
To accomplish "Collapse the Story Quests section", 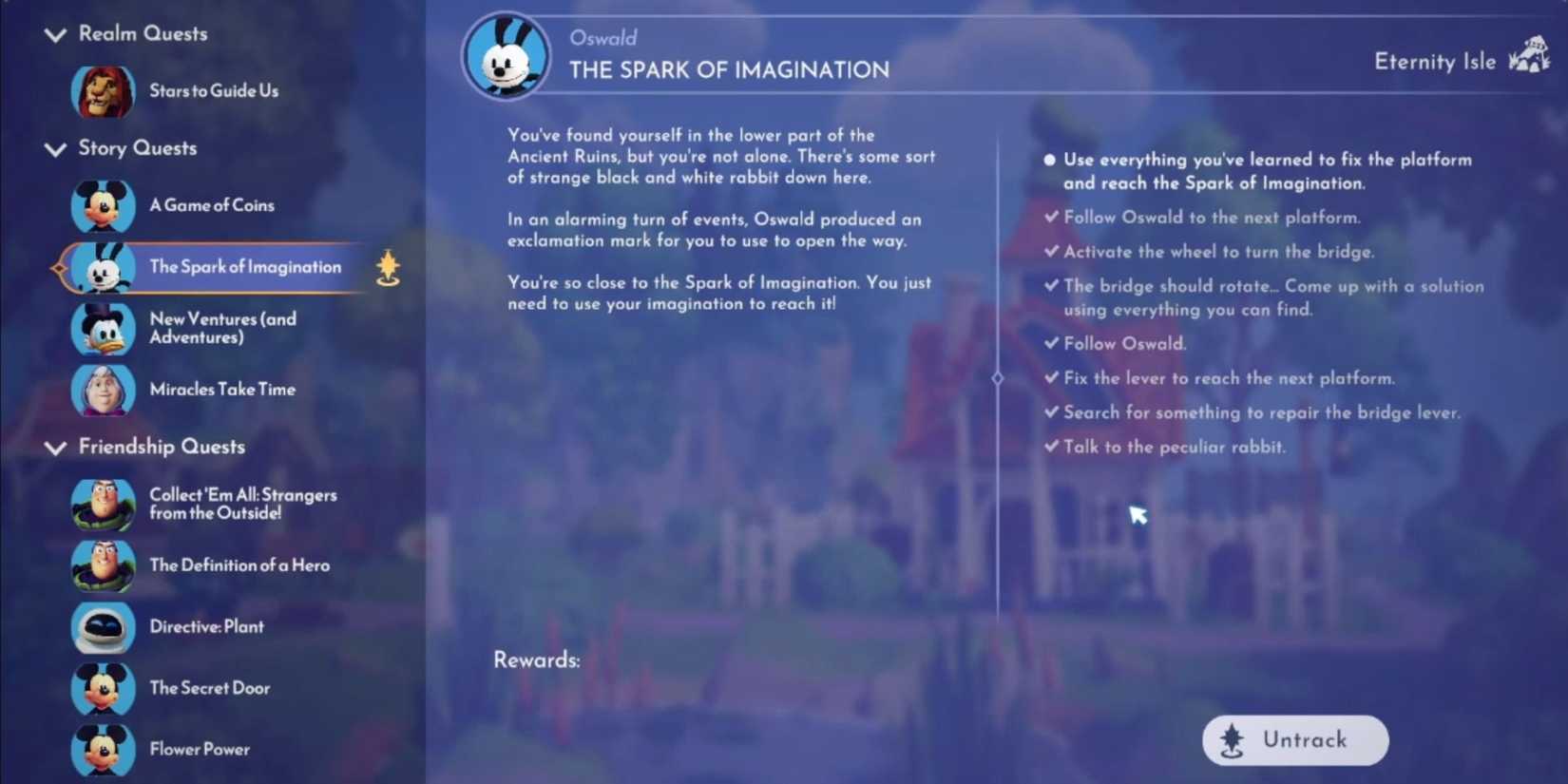I will 54,149.
